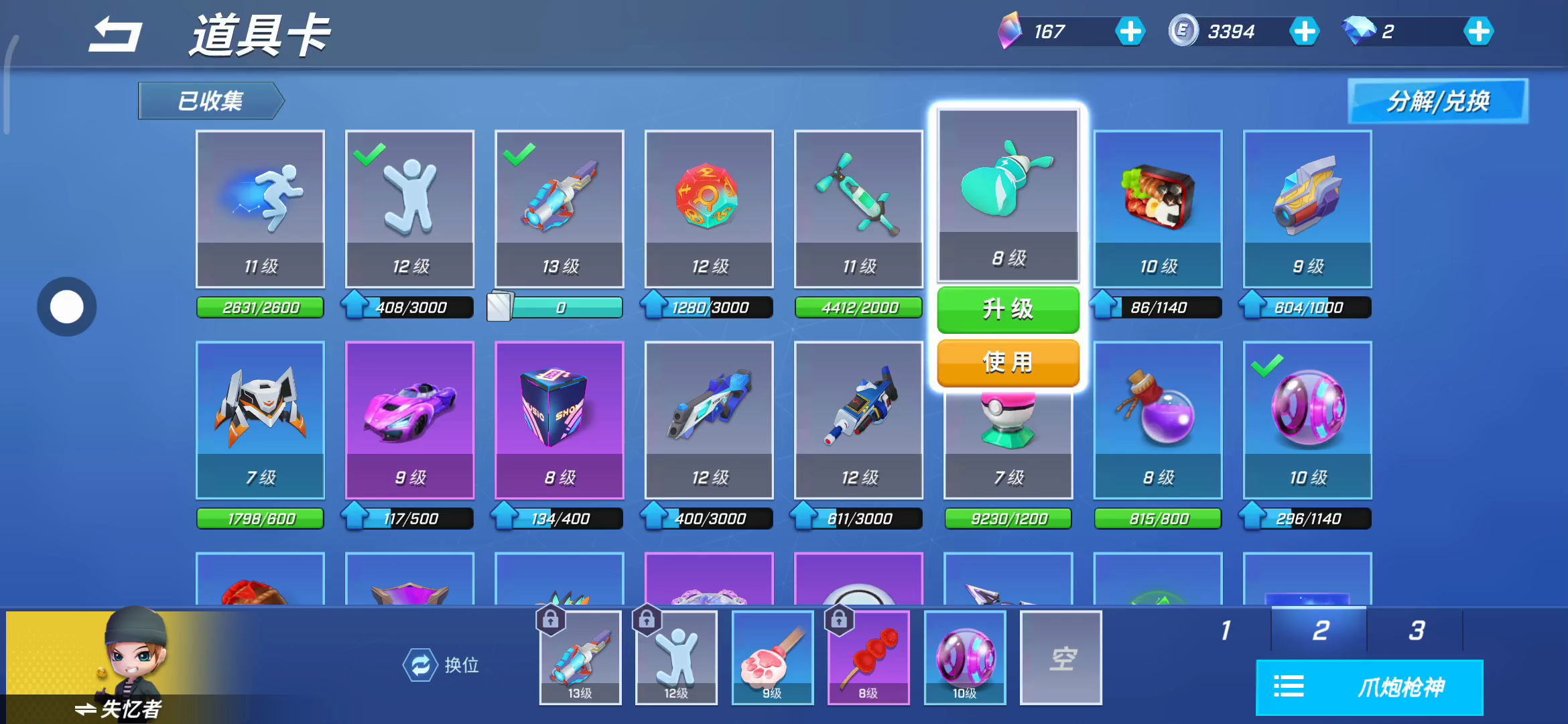Select the empty 空 loadout slot
1568x724 pixels.
(x=1061, y=658)
